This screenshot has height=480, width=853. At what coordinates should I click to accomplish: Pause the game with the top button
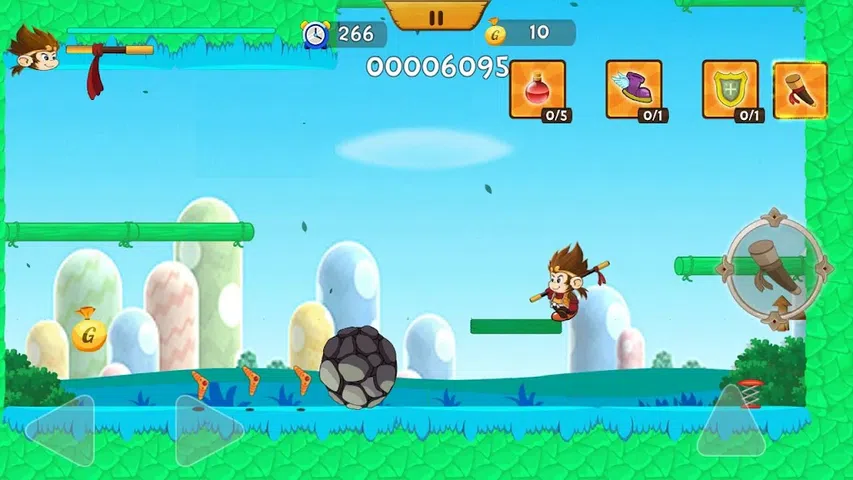click(x=435, y=16)
